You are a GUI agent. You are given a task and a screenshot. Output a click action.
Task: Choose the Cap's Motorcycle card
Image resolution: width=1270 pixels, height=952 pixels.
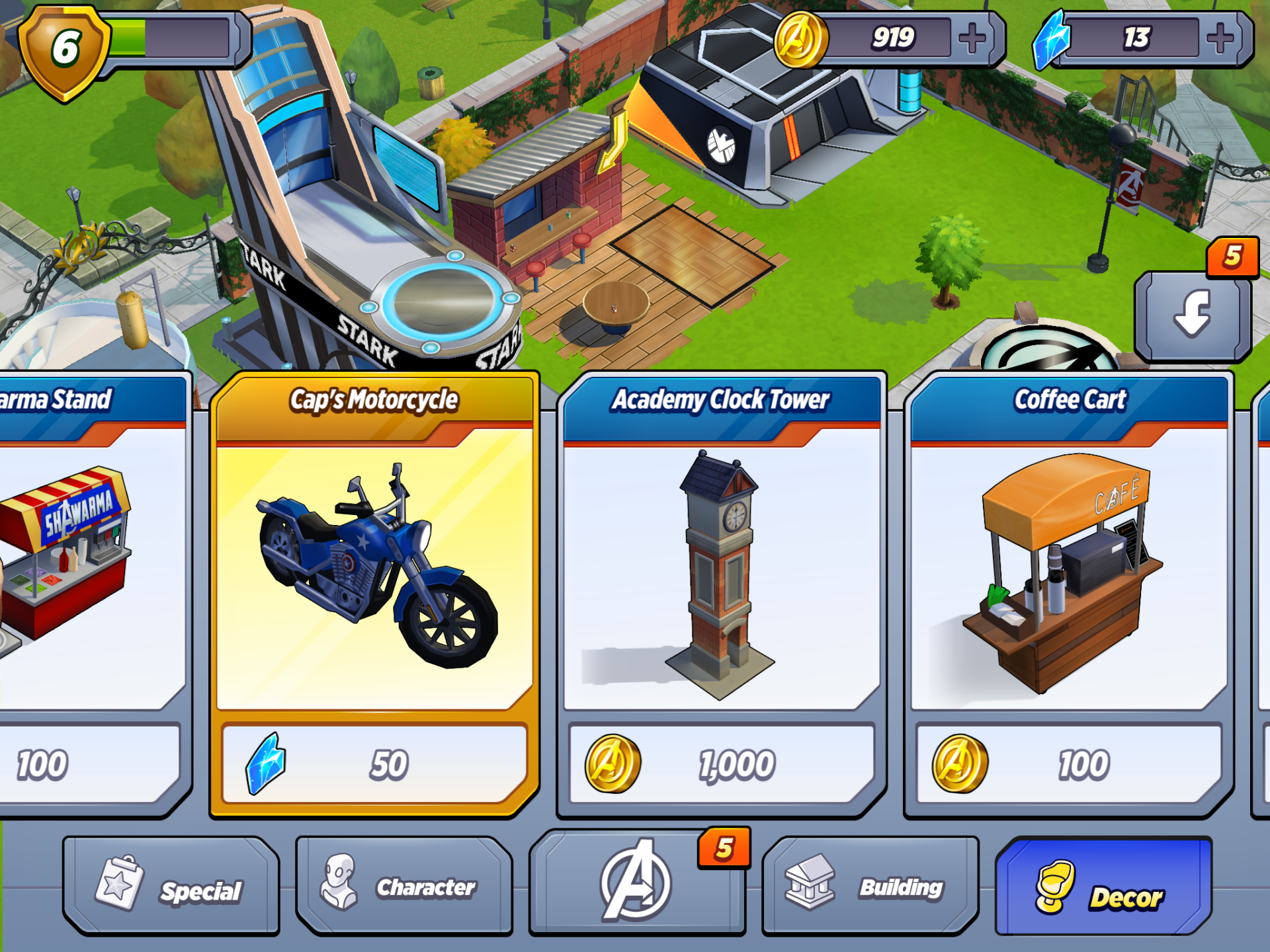pos(374,569)
